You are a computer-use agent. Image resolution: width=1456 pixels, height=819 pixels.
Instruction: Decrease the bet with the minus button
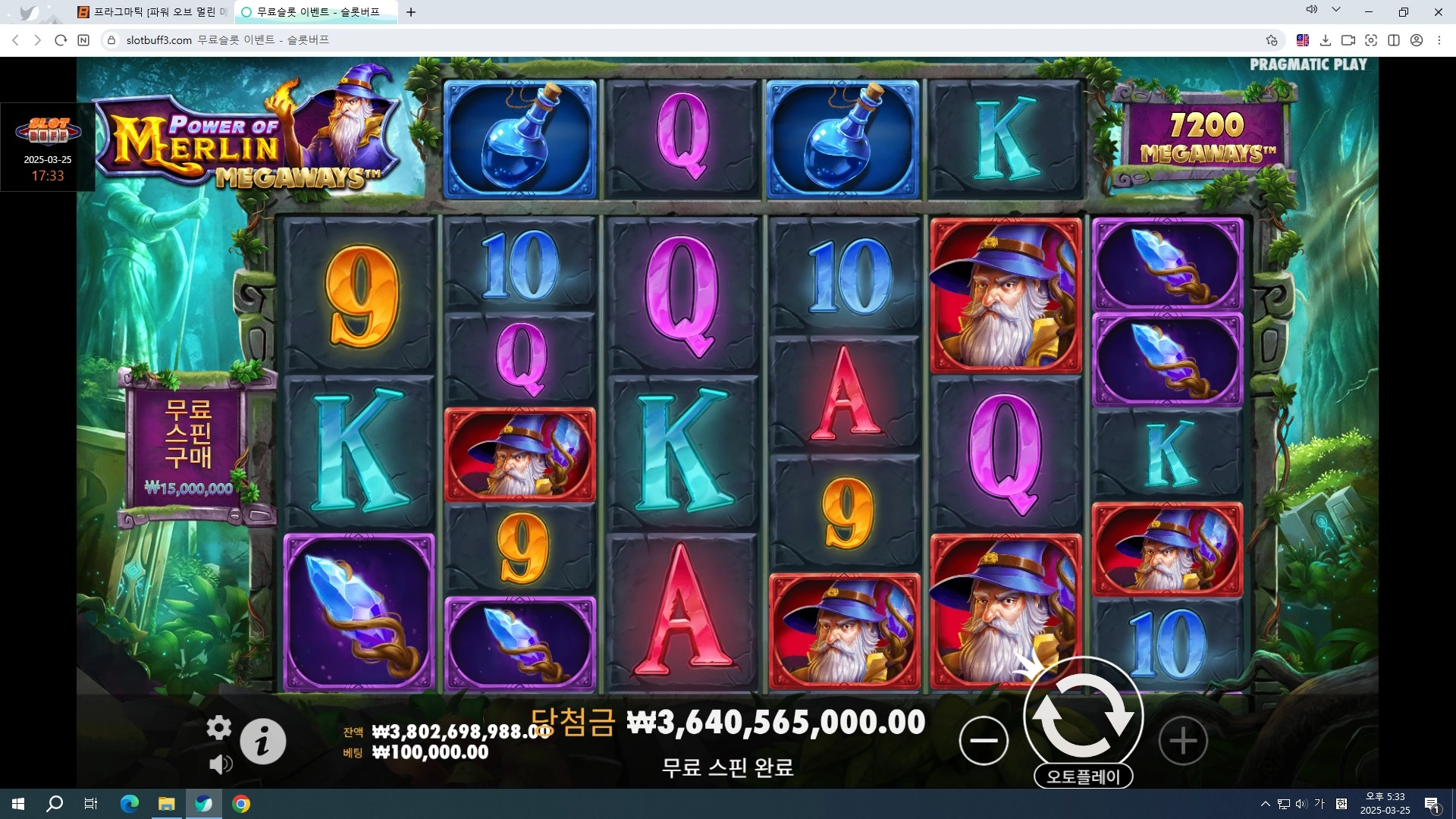pos(984,740)
